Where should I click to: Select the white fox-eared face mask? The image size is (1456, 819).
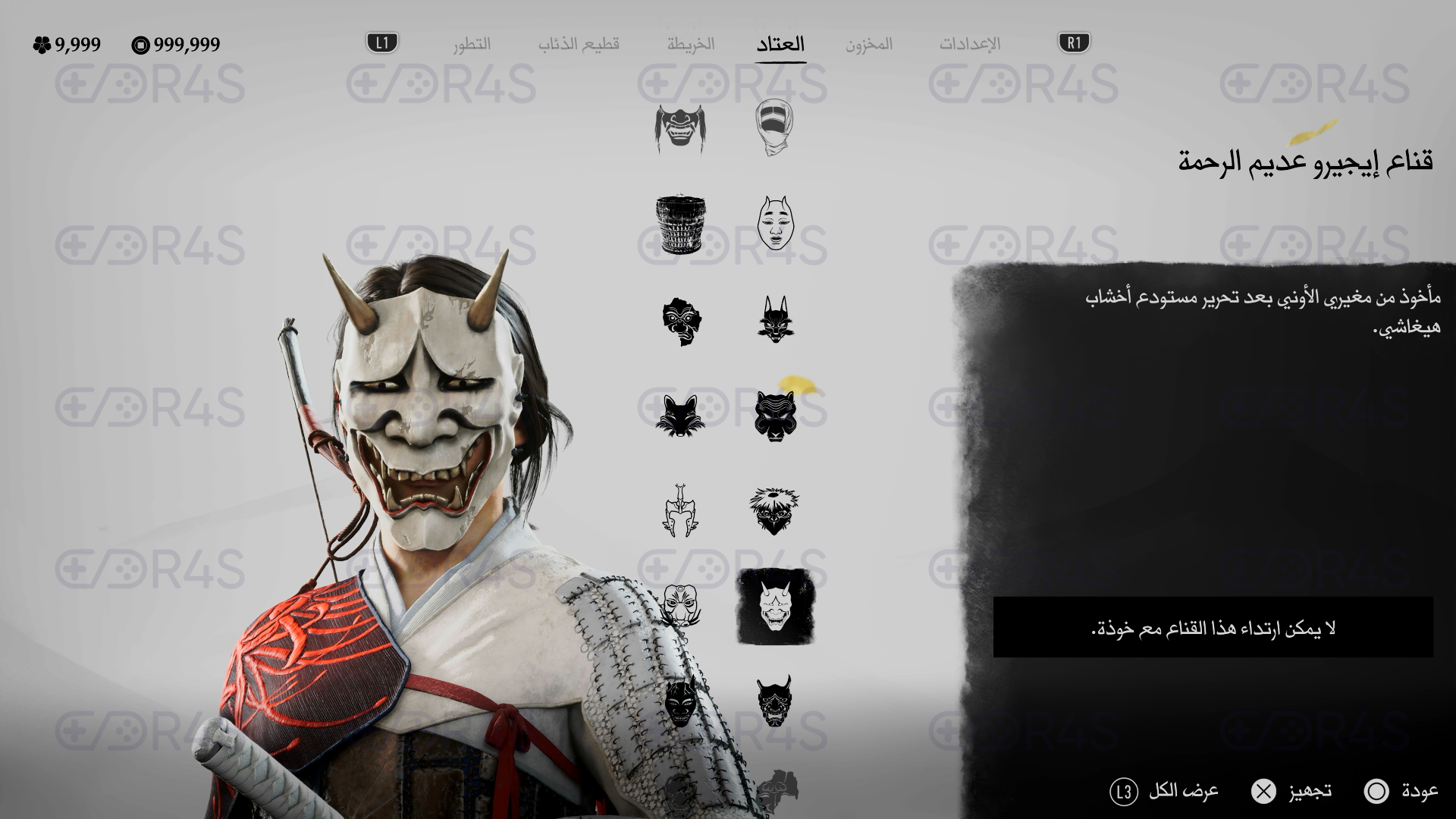pyautogui.click(x=774, y=225)
